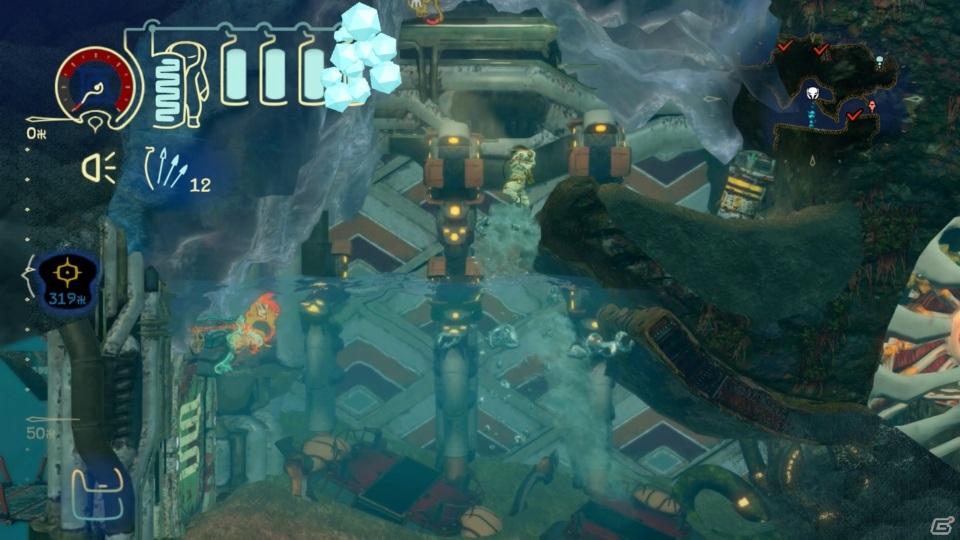
Task: Click the bracket-shaped container icon
Action: click(103, 488)
